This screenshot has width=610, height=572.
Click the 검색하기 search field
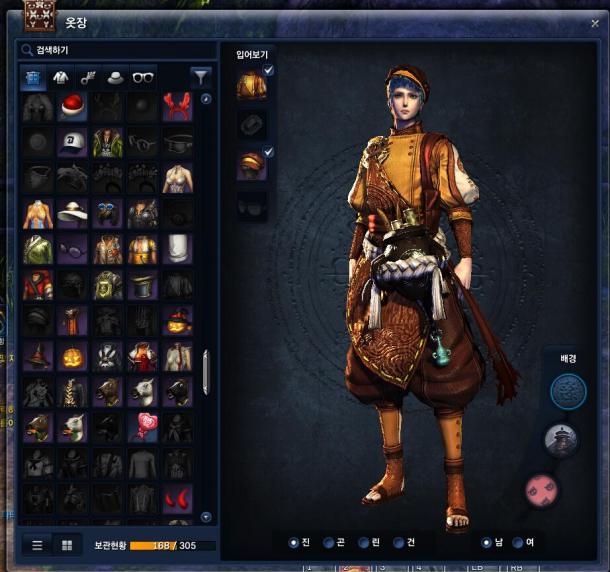(115, 49)
